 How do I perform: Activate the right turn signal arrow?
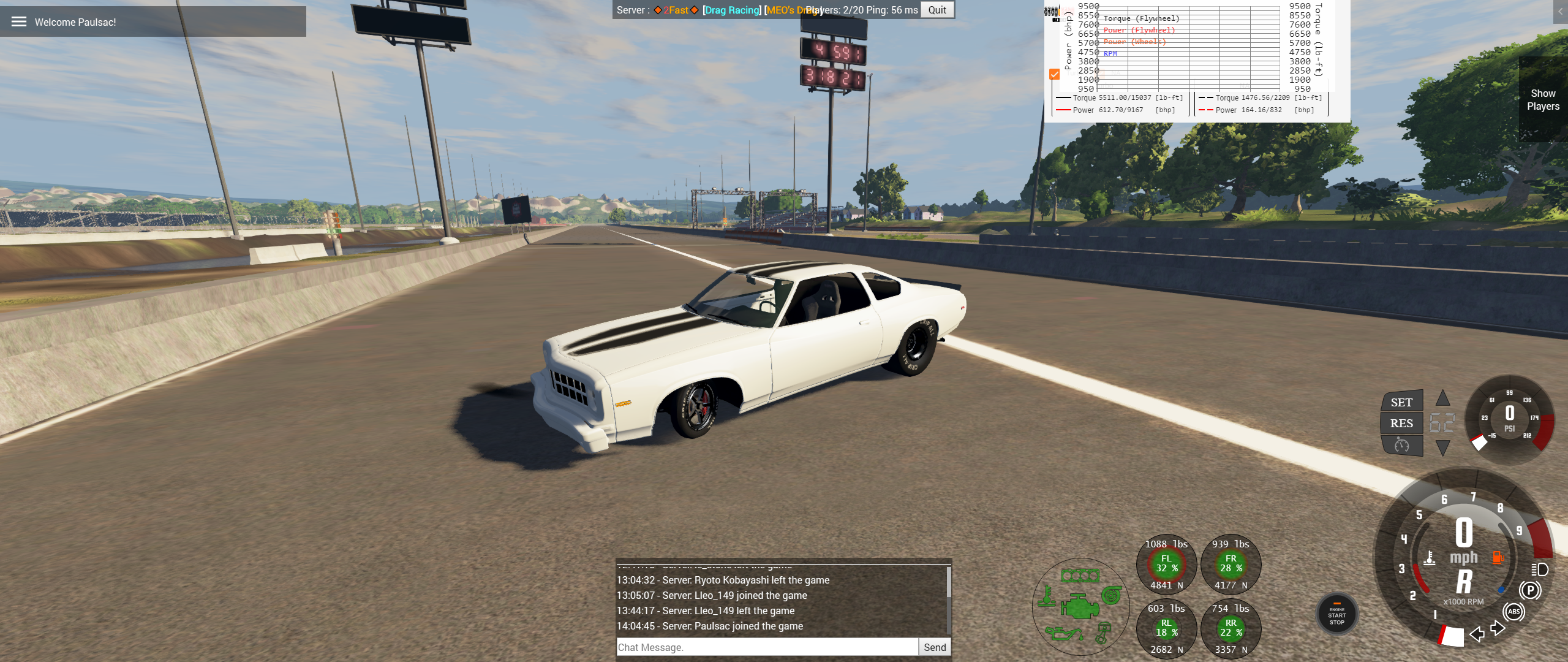[x=1498, y=628]
